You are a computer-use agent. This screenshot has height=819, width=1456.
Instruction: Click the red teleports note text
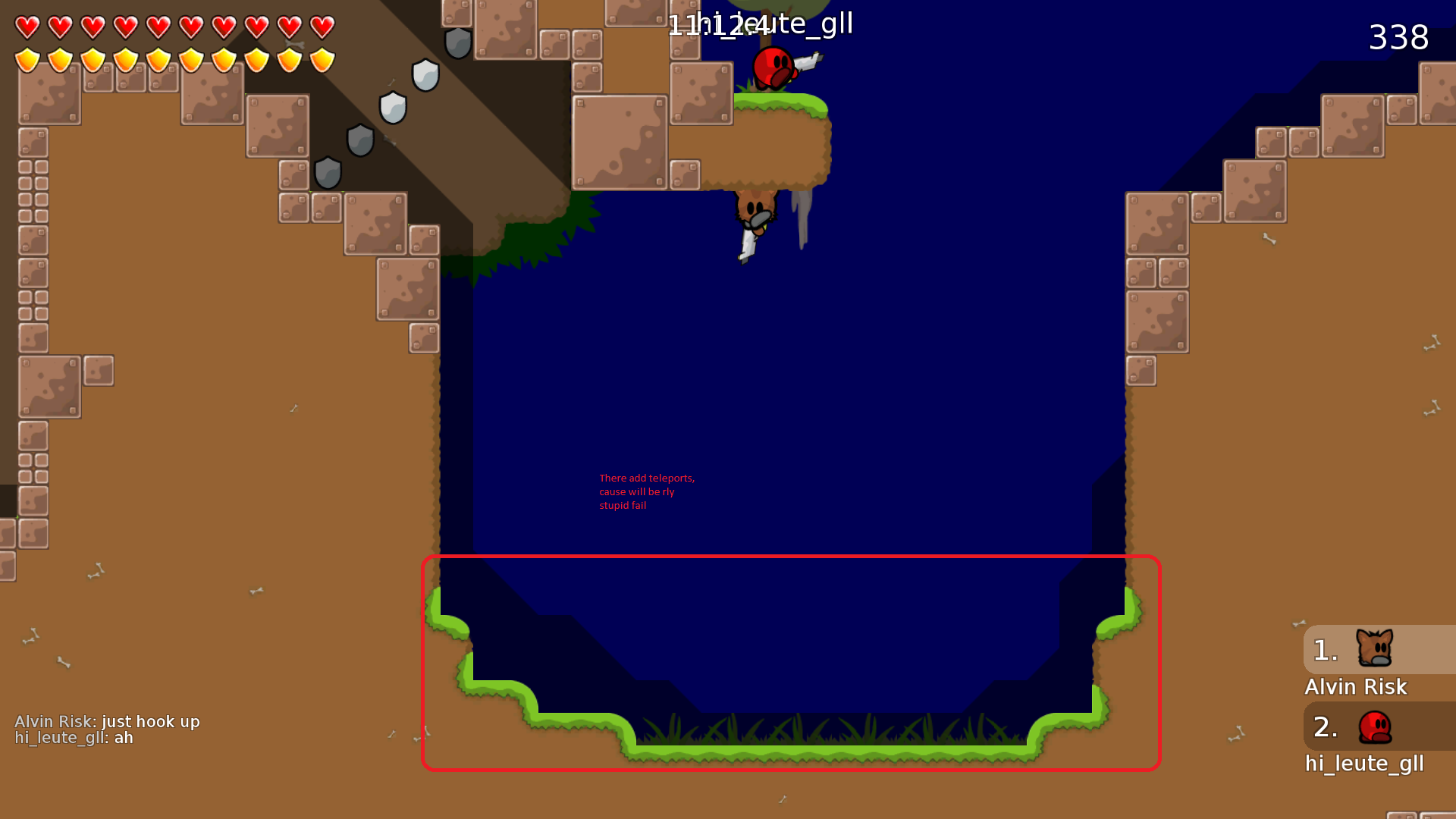pos(646,491)
